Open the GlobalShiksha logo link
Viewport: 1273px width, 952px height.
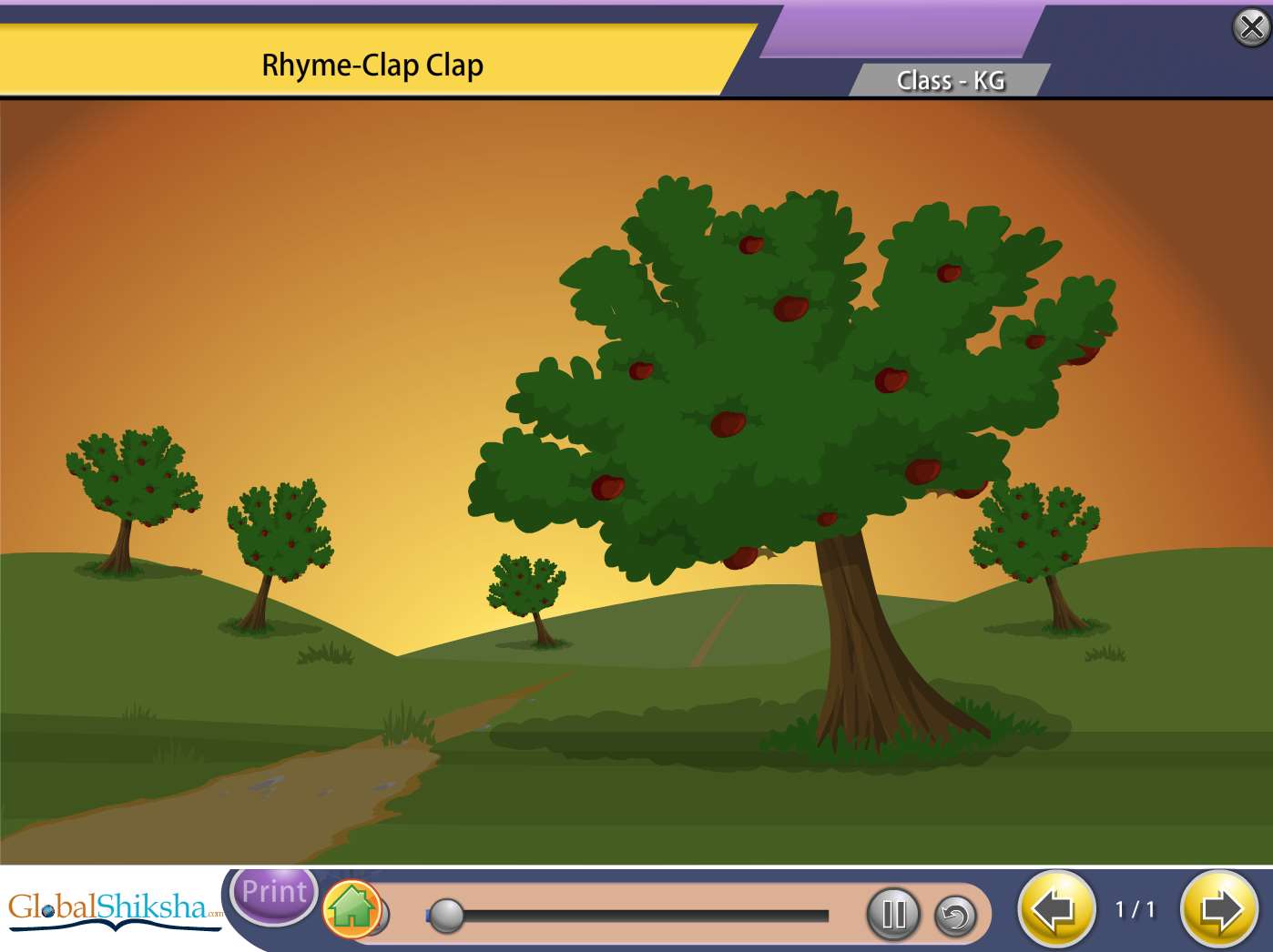pyautogui.click(x=114, y=908)
